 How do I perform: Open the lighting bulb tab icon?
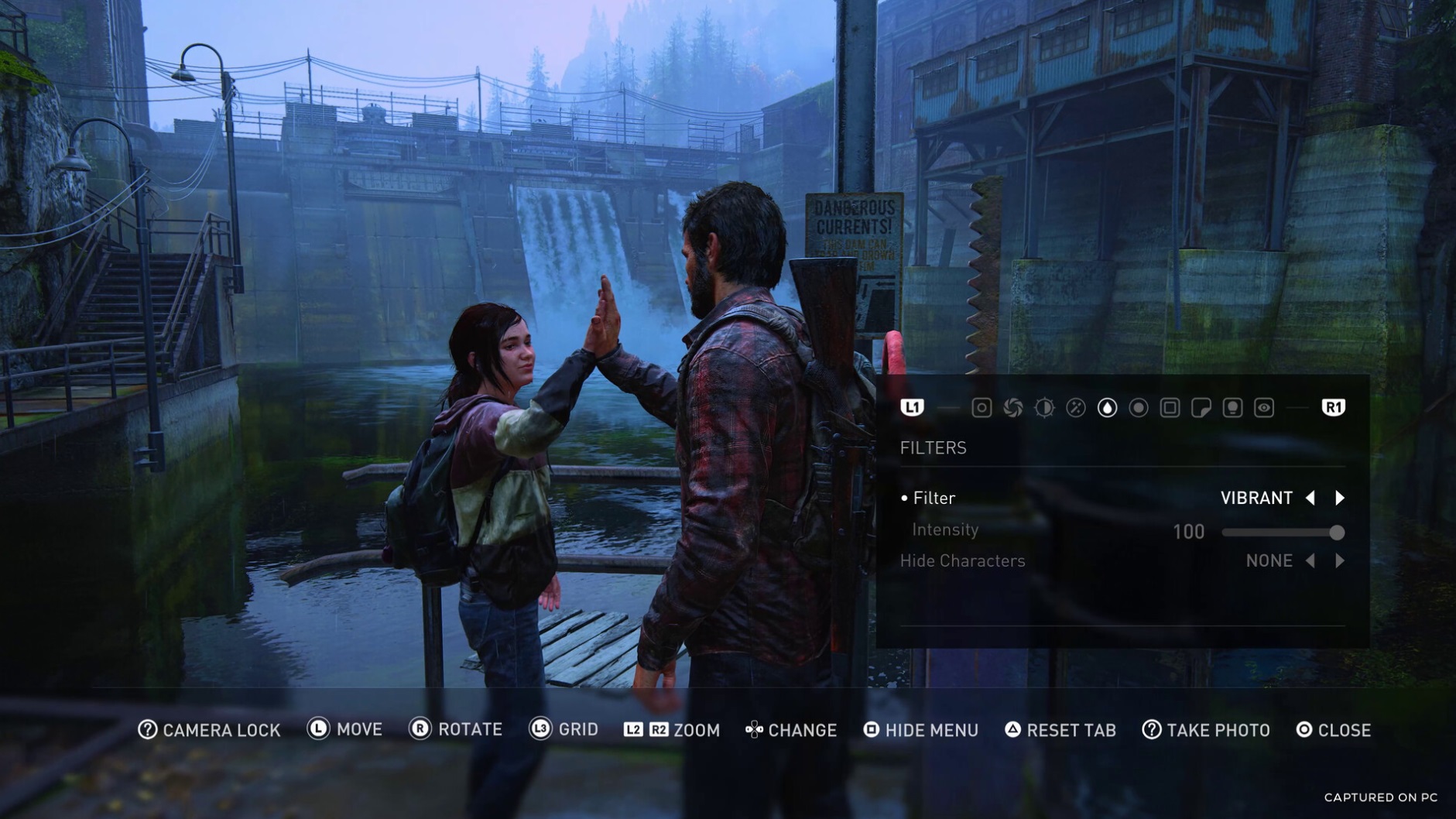point(1231,408)
